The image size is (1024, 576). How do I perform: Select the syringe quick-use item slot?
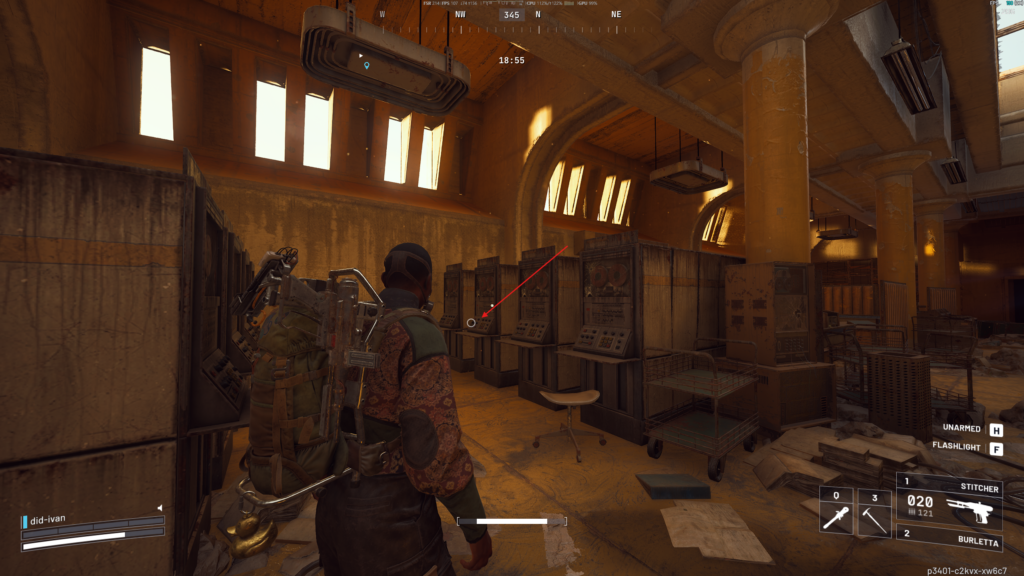[836, 511]
